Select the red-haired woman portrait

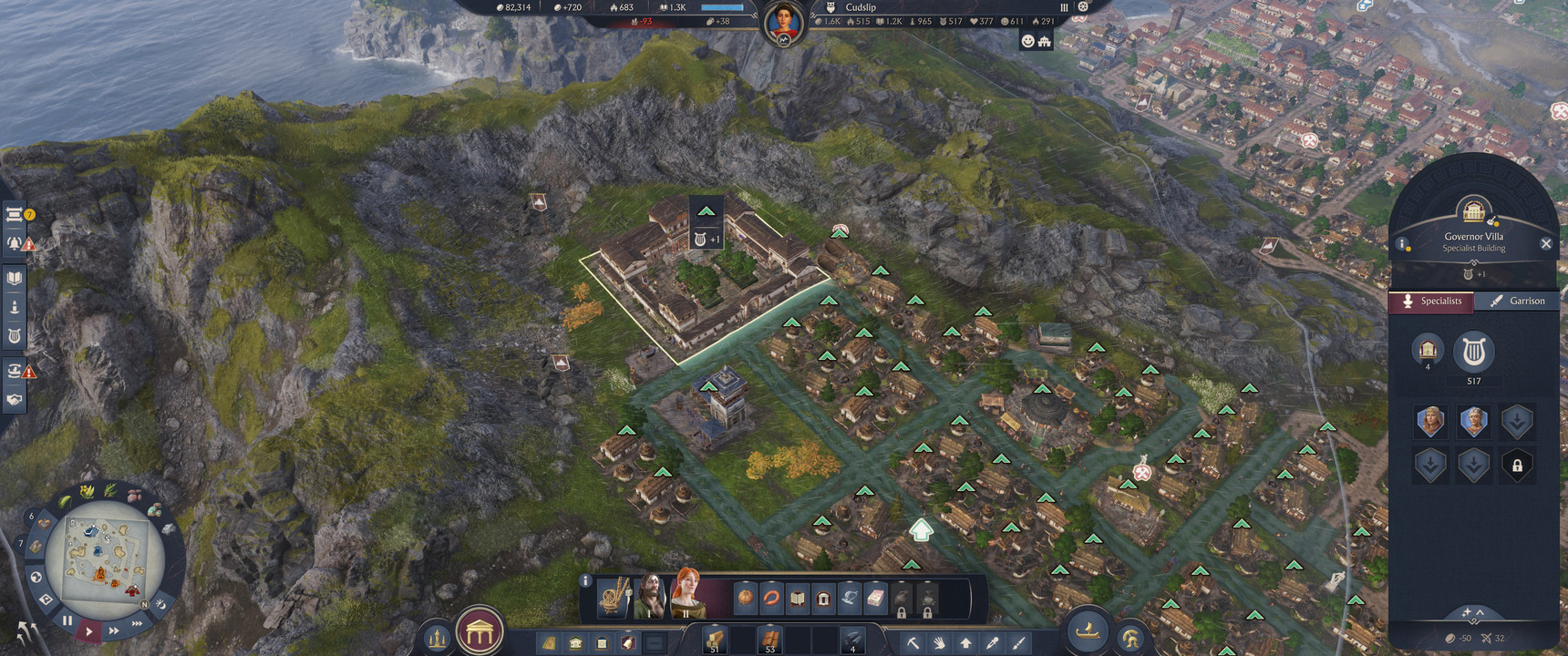pos(686,597)
